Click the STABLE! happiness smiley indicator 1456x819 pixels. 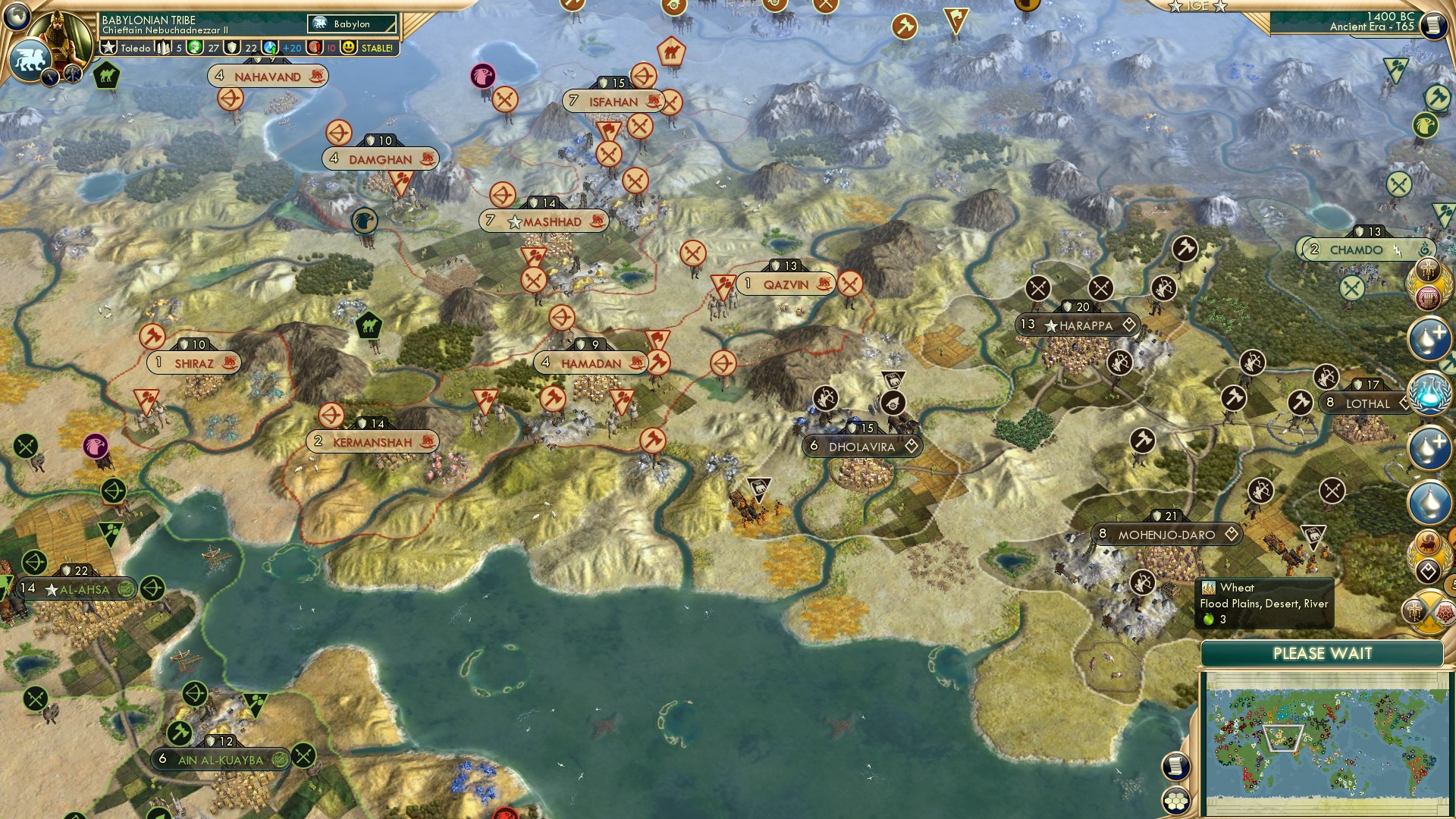349,48
